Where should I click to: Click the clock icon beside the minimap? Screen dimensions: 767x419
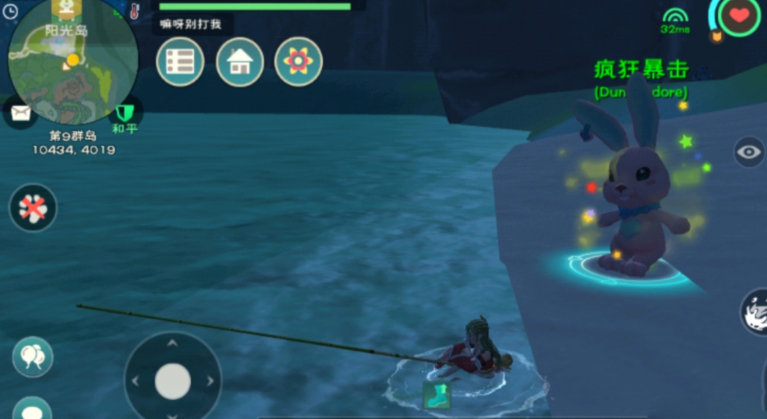(11, 12)
